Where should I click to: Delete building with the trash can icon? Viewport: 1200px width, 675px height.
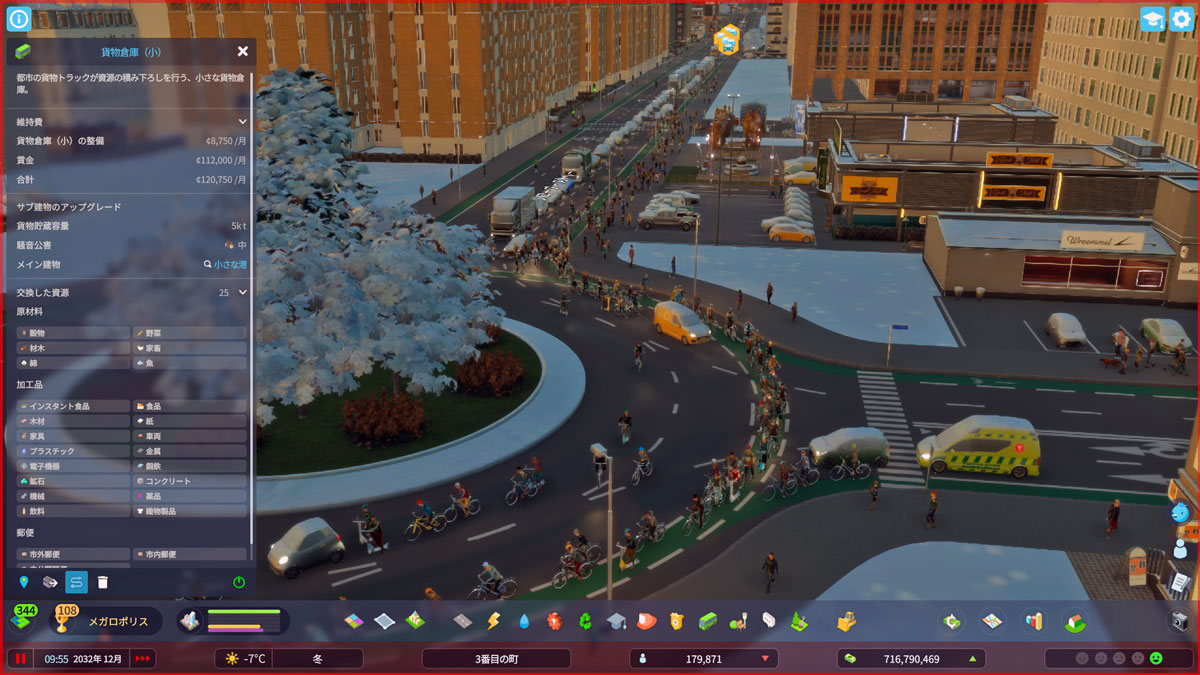(x=102, y=582)
